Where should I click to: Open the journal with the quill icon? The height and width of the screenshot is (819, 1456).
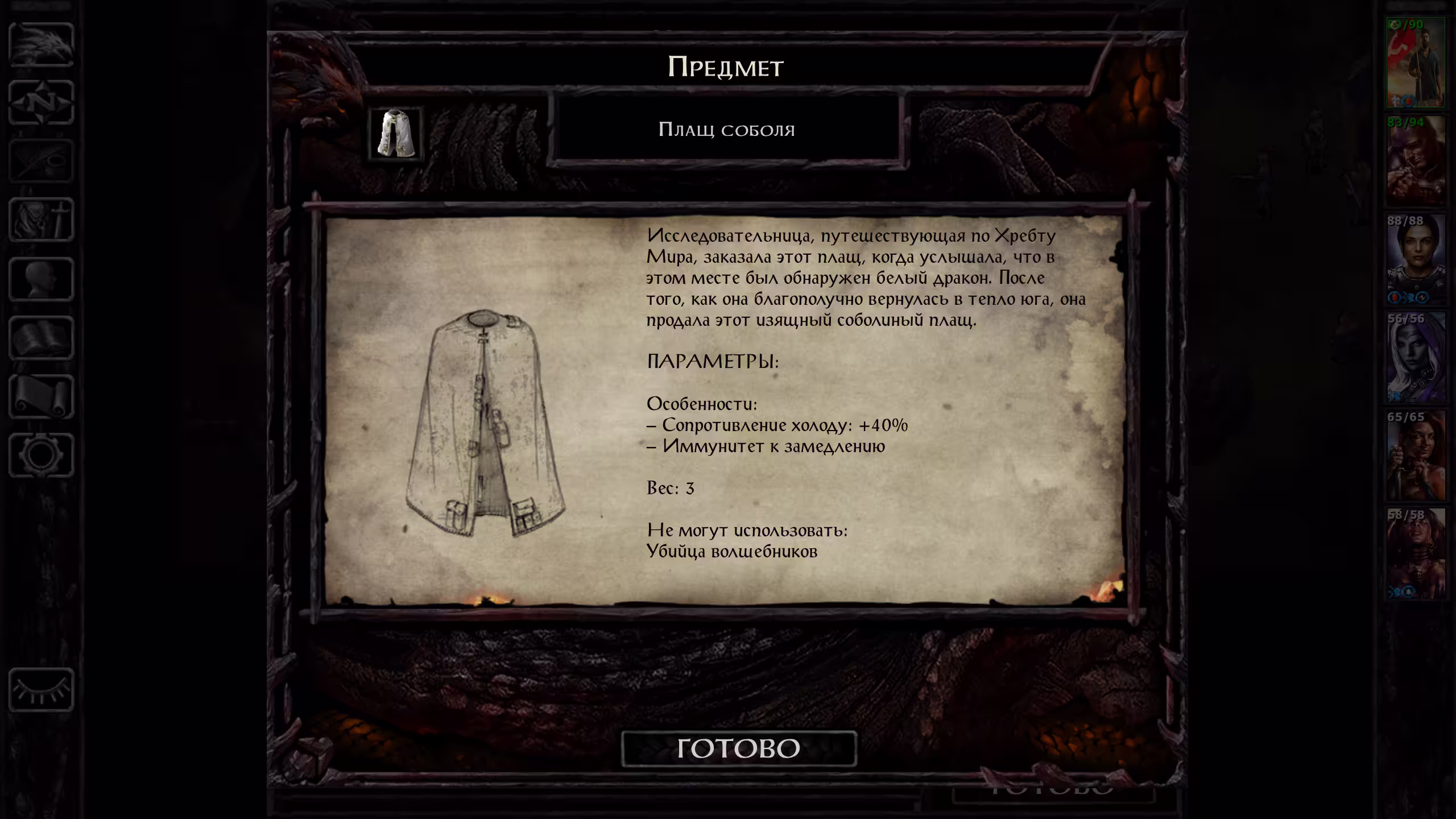[41, 162]
